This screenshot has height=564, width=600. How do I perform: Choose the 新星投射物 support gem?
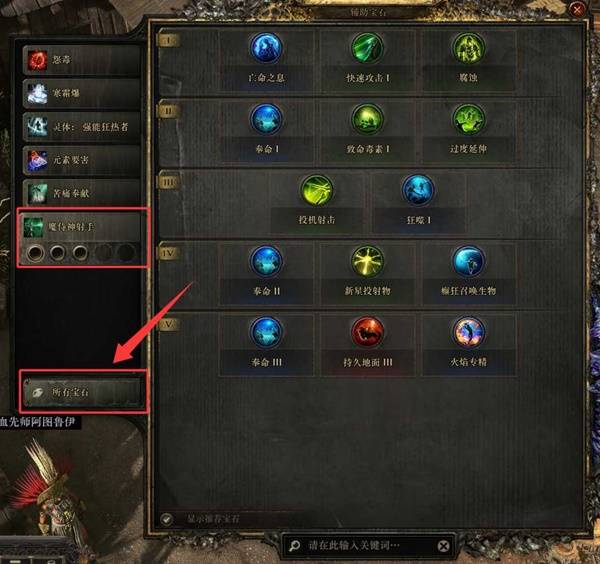[366, 265]
